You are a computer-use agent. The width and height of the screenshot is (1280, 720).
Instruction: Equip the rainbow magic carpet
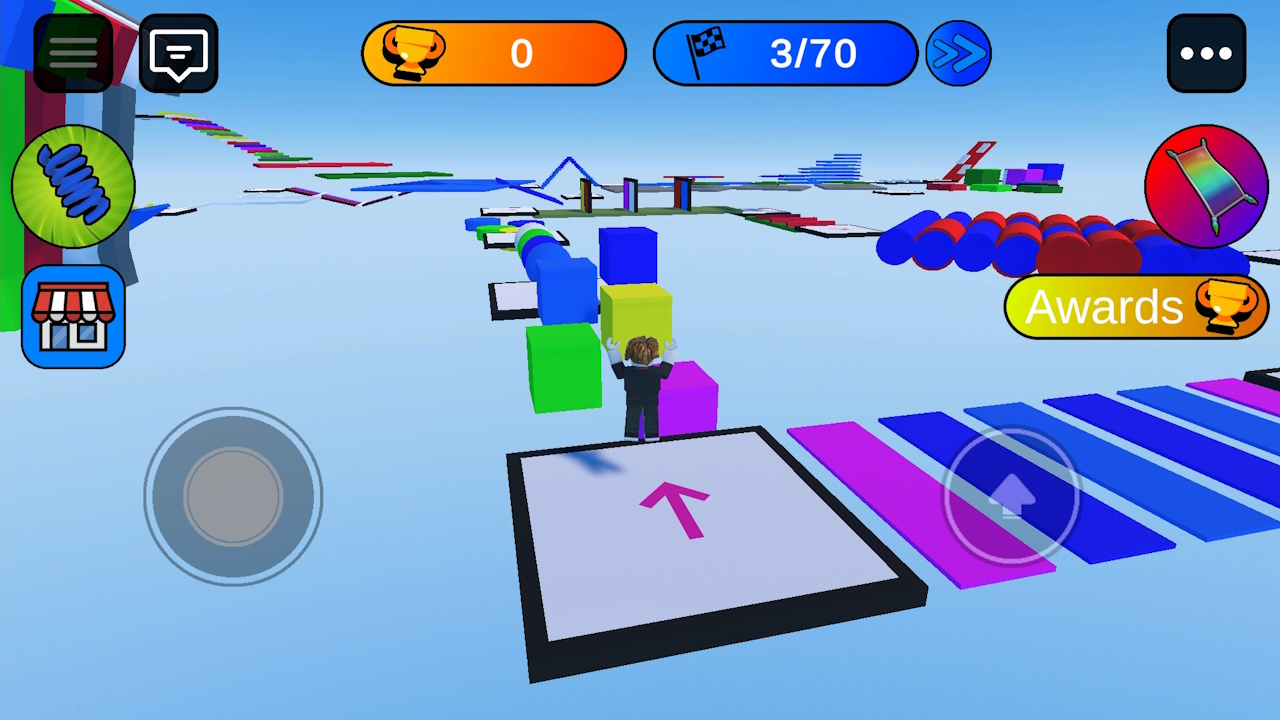click(x=1206, y=186)
